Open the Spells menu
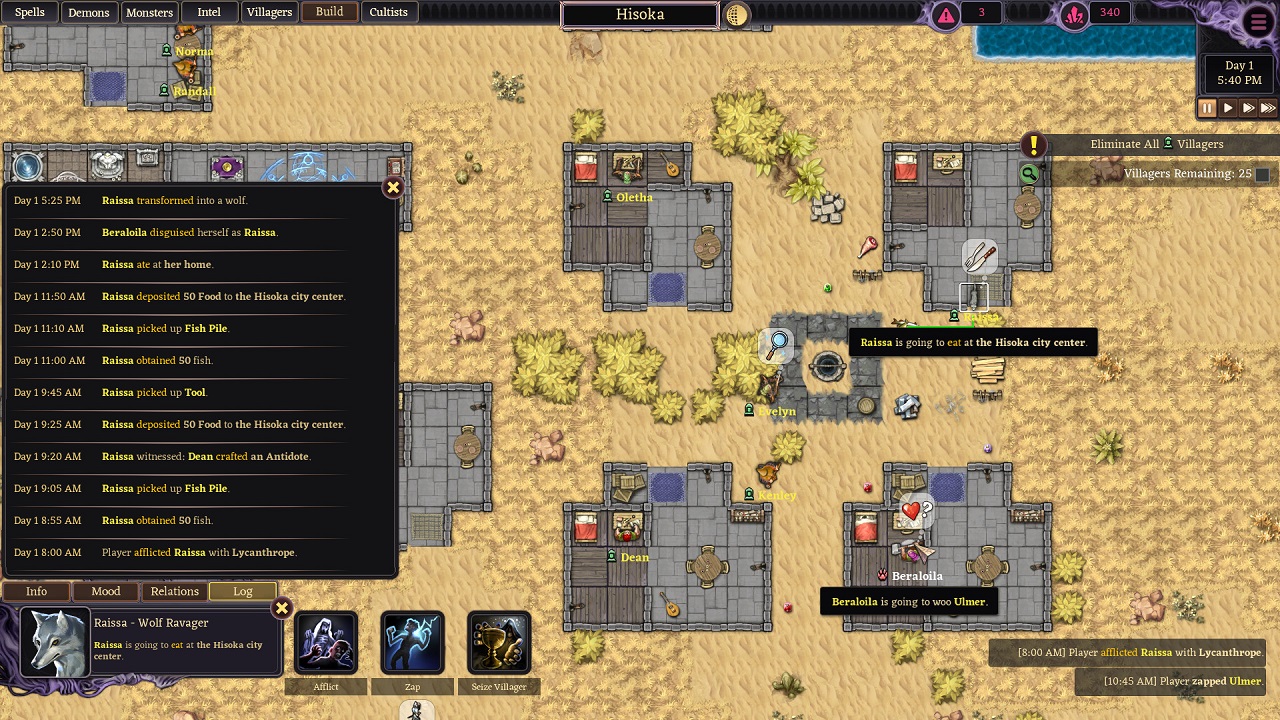 (29, 12)
